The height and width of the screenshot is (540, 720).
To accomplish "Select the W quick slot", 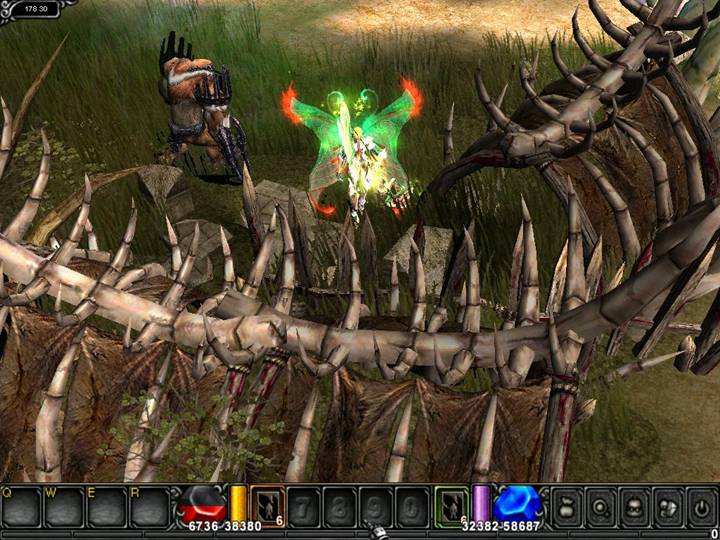I will (64, 508).
